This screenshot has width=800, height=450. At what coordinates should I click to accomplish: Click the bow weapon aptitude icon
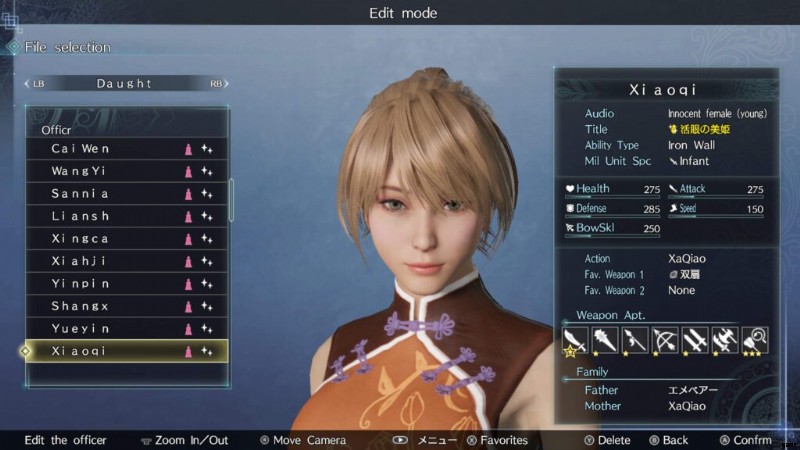point(664,340)
